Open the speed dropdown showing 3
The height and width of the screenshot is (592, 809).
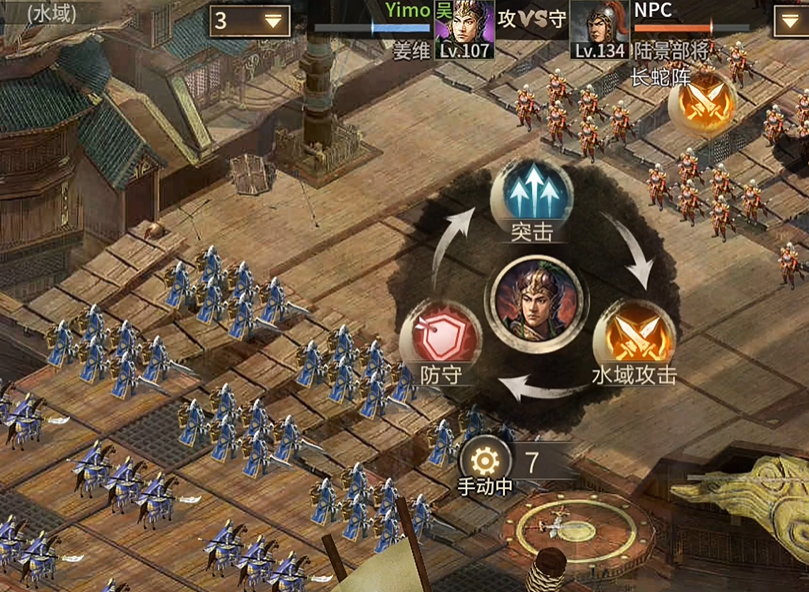click(x=250, y=21)
